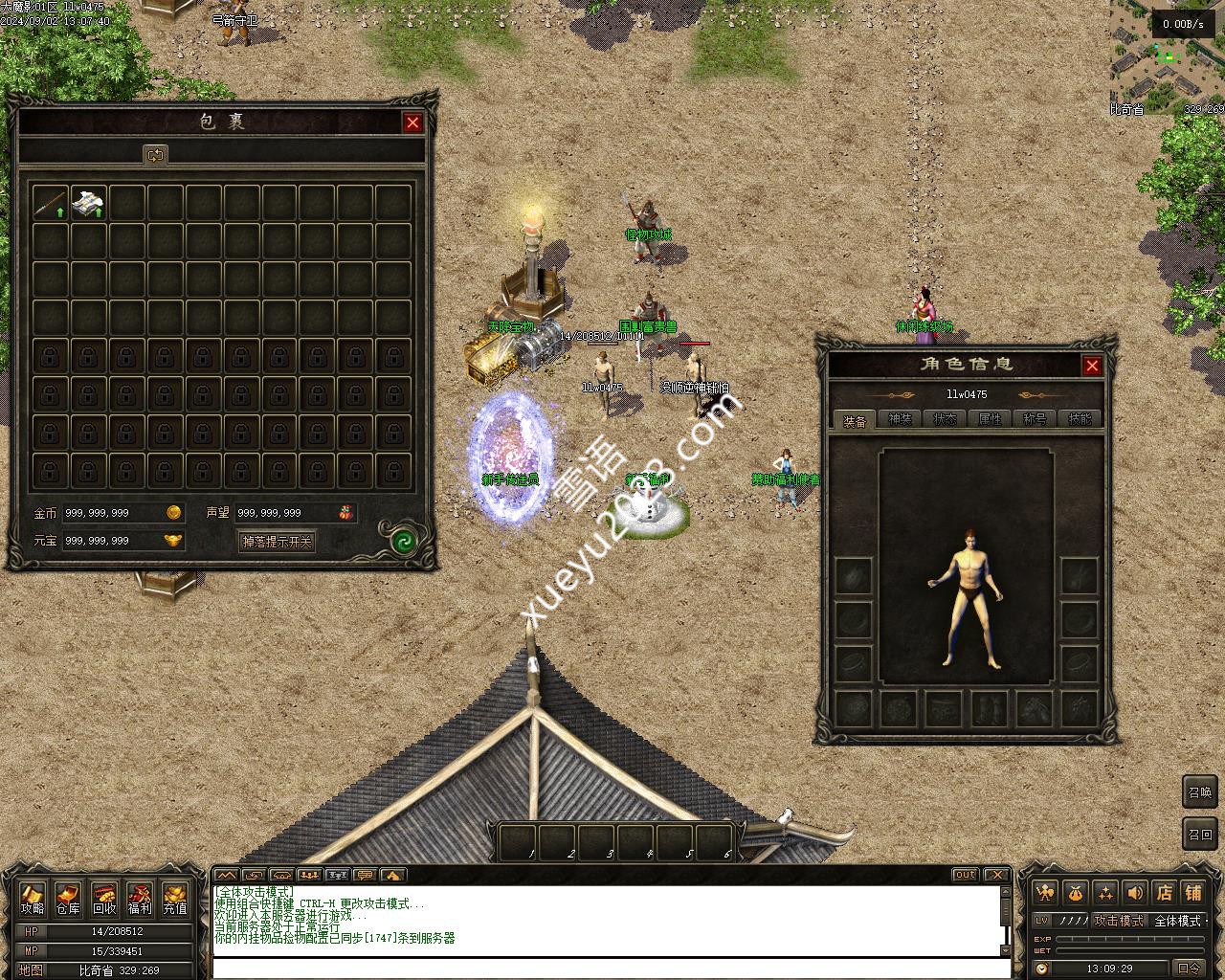This screenshot has height=980, width=1225.
Task: Switch to the 称号 titles tab
Action: pos(1035,419)
